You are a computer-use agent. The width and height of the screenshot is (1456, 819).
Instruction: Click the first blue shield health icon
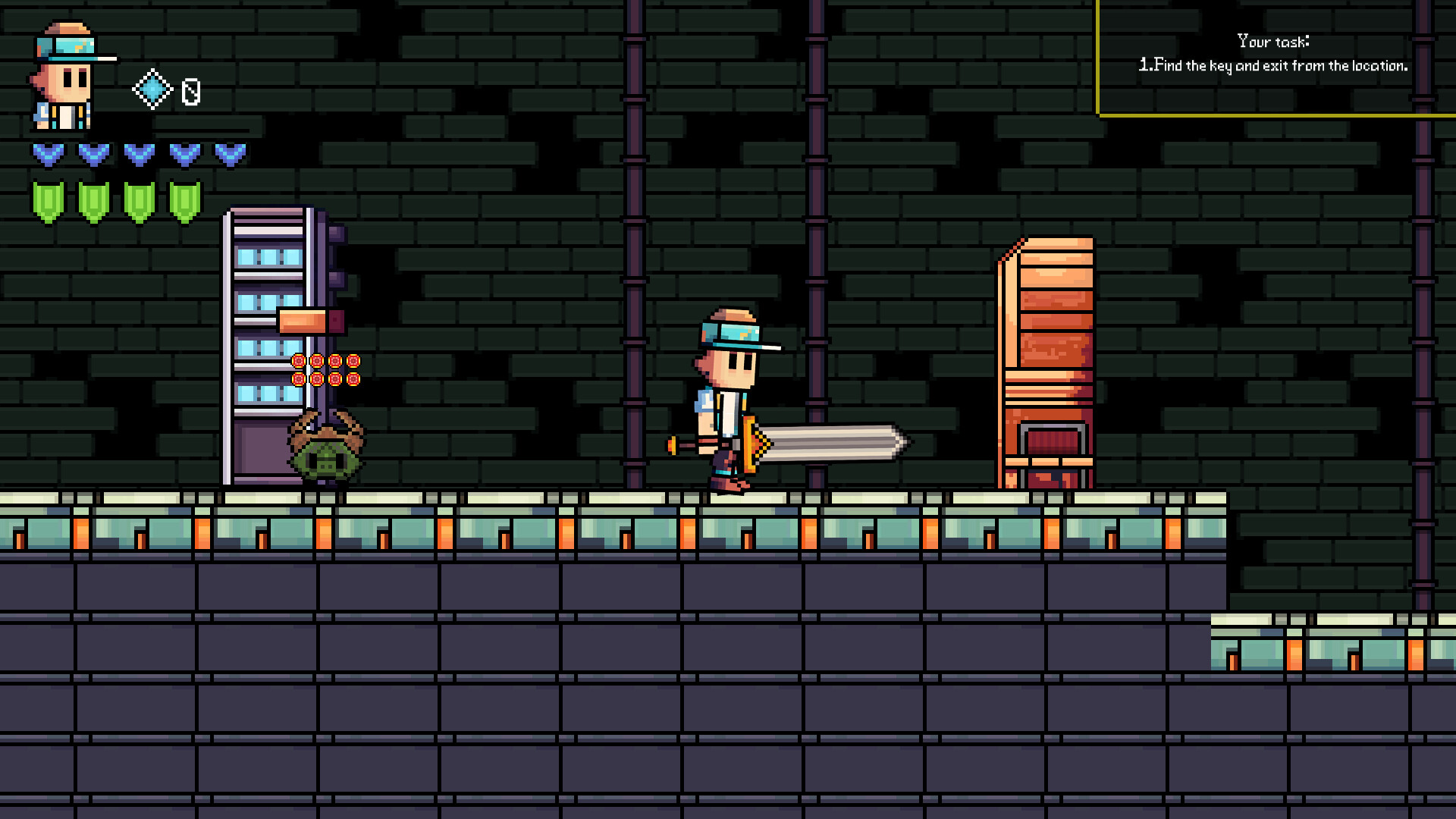point(49,154)
